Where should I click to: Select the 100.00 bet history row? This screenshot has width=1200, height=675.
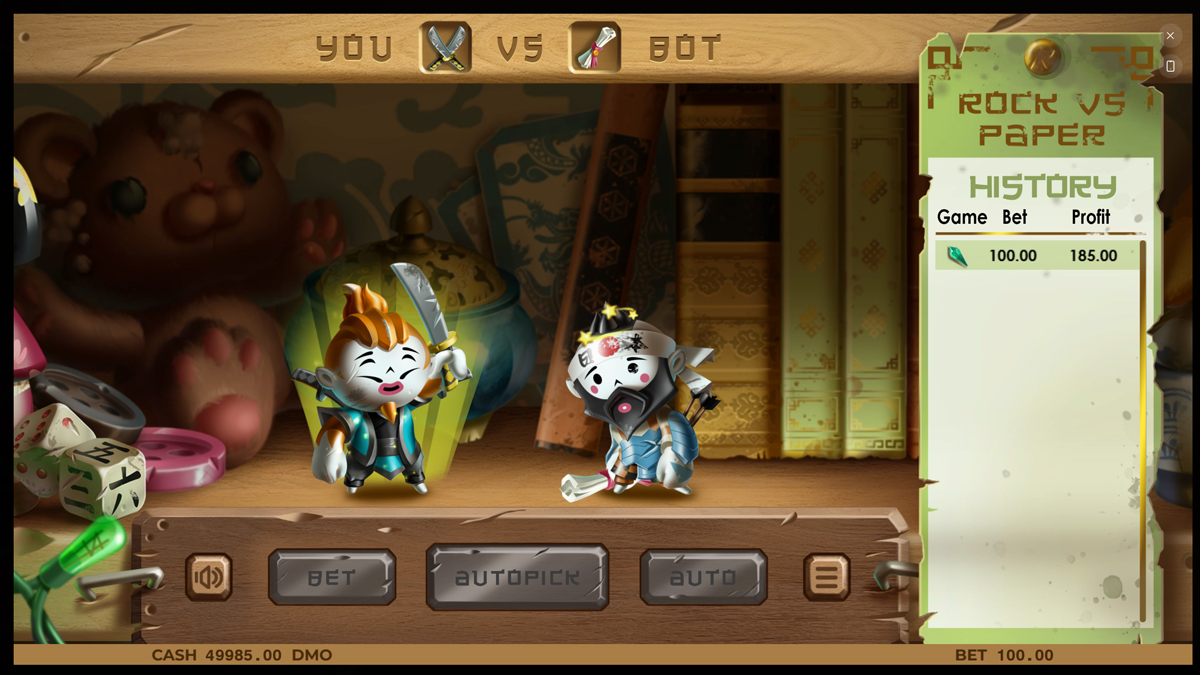point(1037,255)
